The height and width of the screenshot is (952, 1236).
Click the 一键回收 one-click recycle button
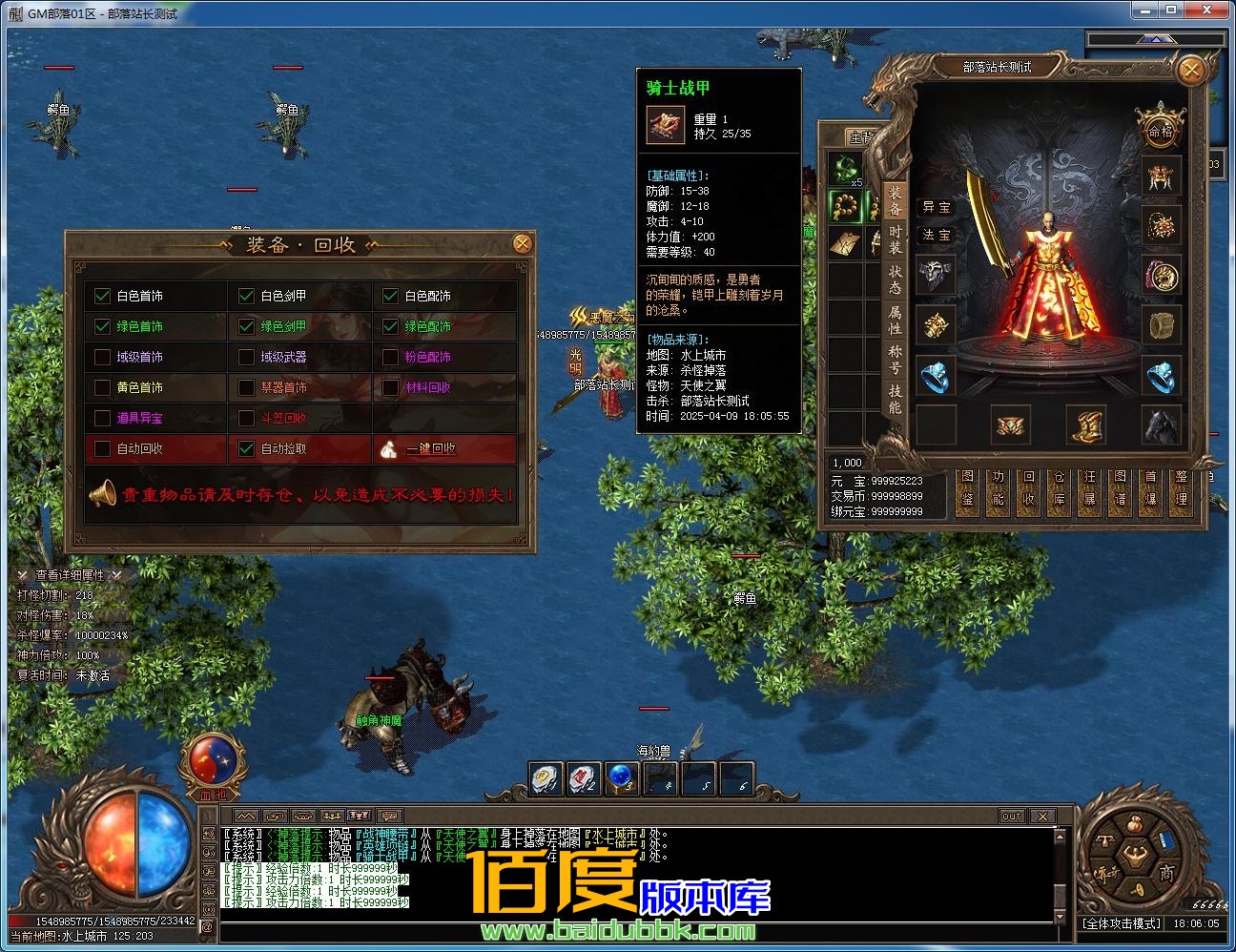[431, 448]
